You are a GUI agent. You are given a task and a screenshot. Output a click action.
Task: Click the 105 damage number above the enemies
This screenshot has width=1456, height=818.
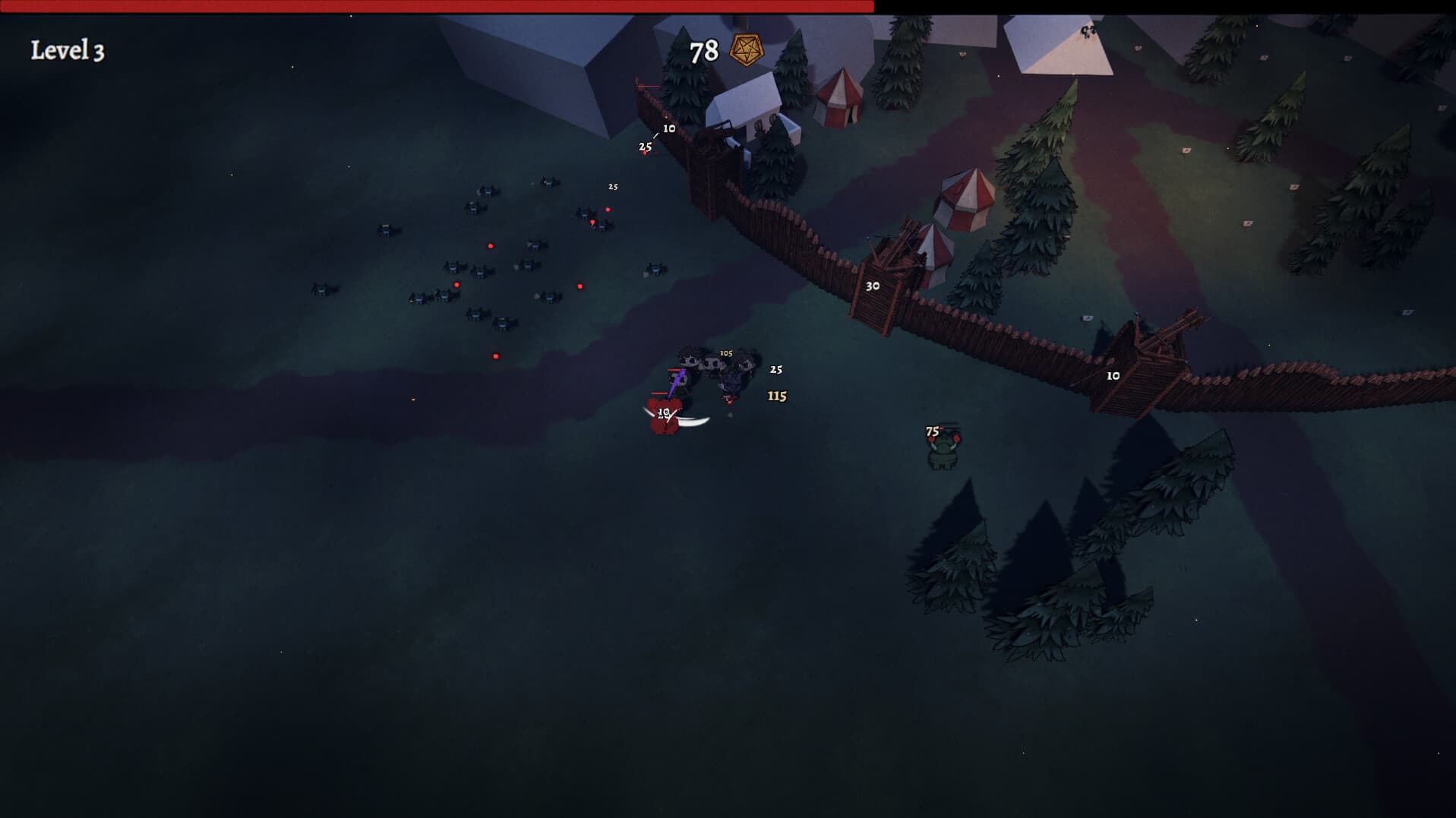pos(725,352)
